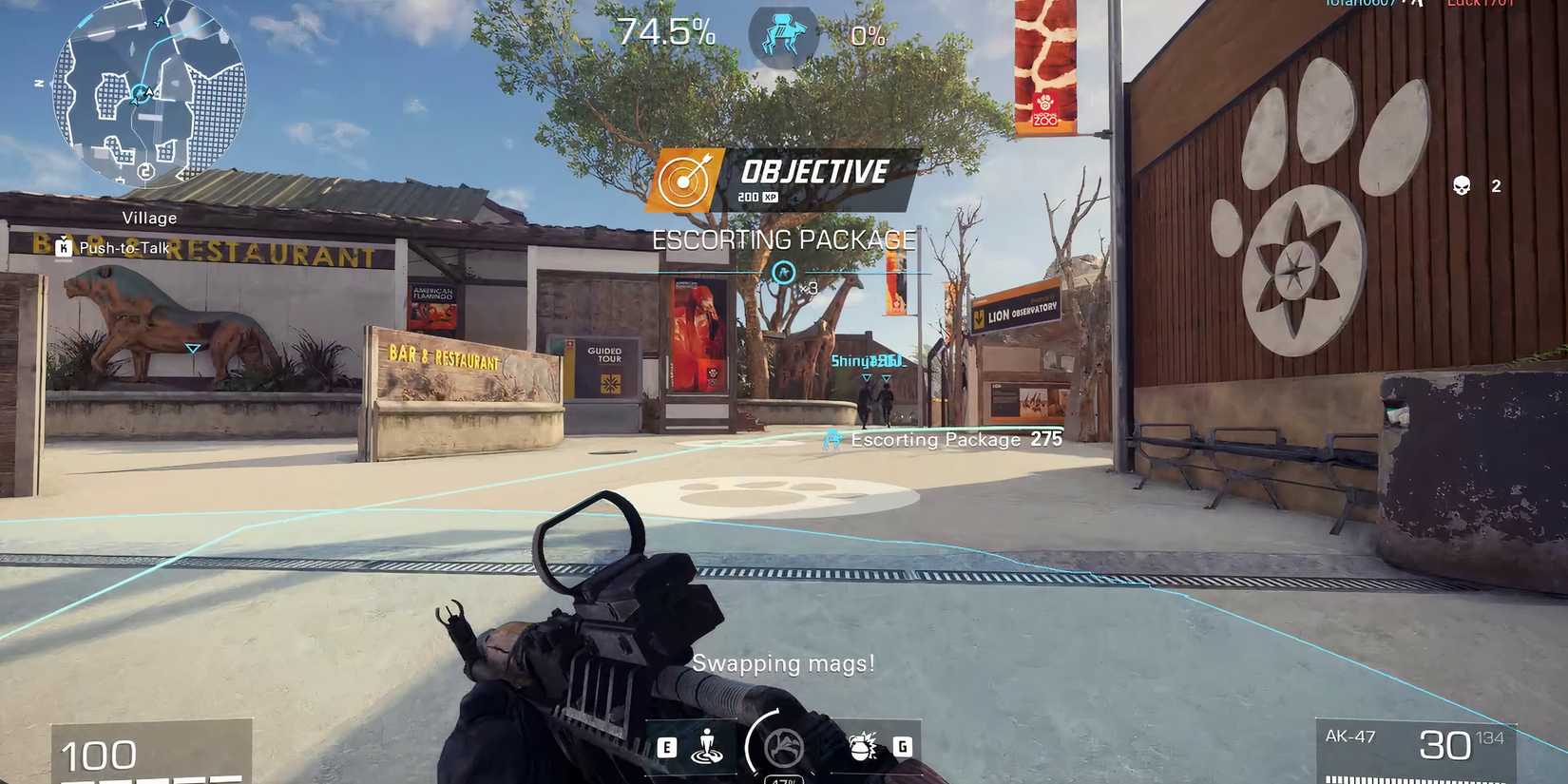Select the grenade icon bound to G
This screenshot has height=784, width=1568.
(862, 746)
